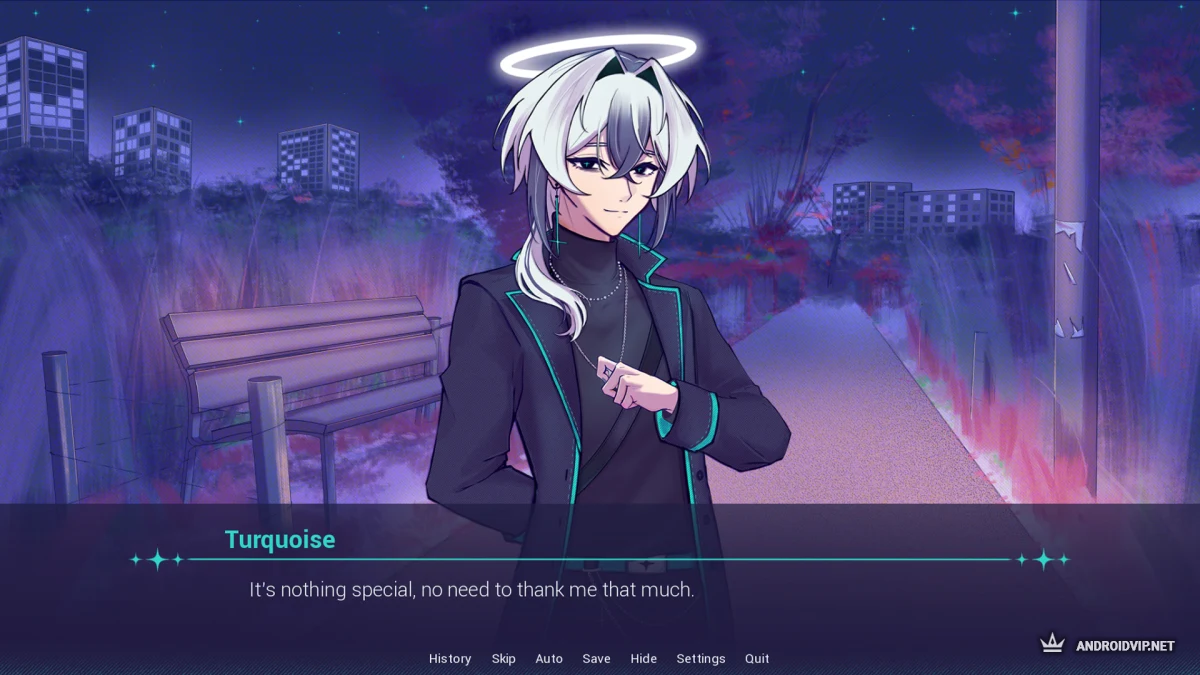Screen dimensions: 1200x675
Task: Open the Save game screen
Action: 596,659
